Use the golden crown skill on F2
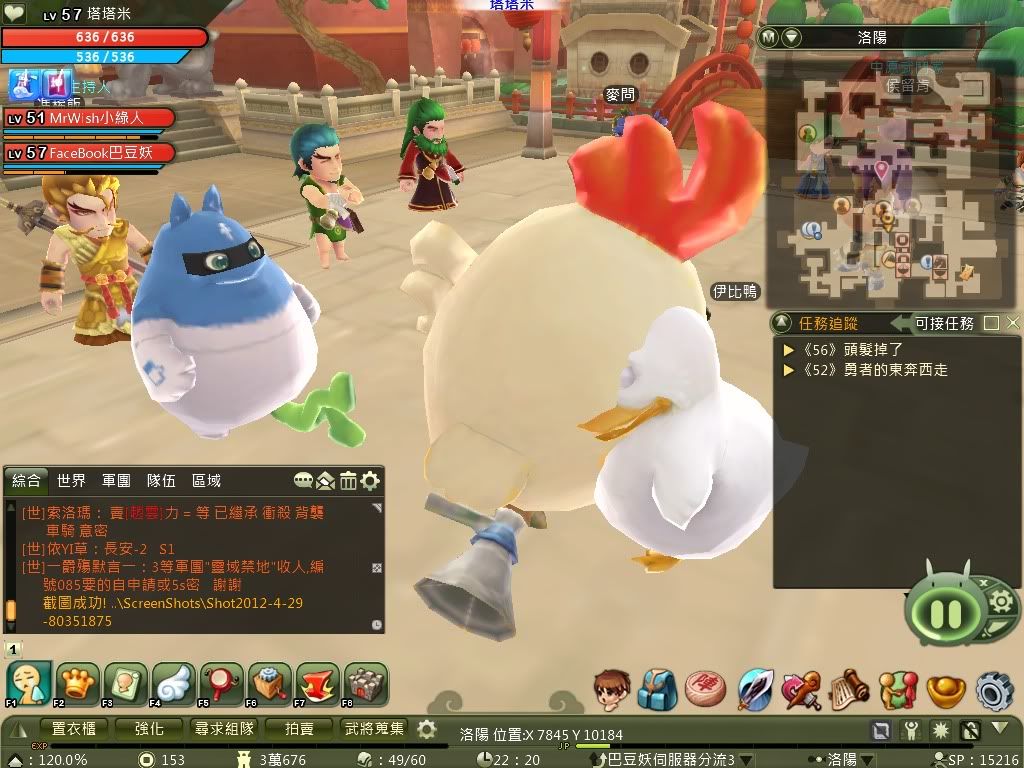This screenshot has width=1024, height=768. pyautogui.click(x=77, y=684)
